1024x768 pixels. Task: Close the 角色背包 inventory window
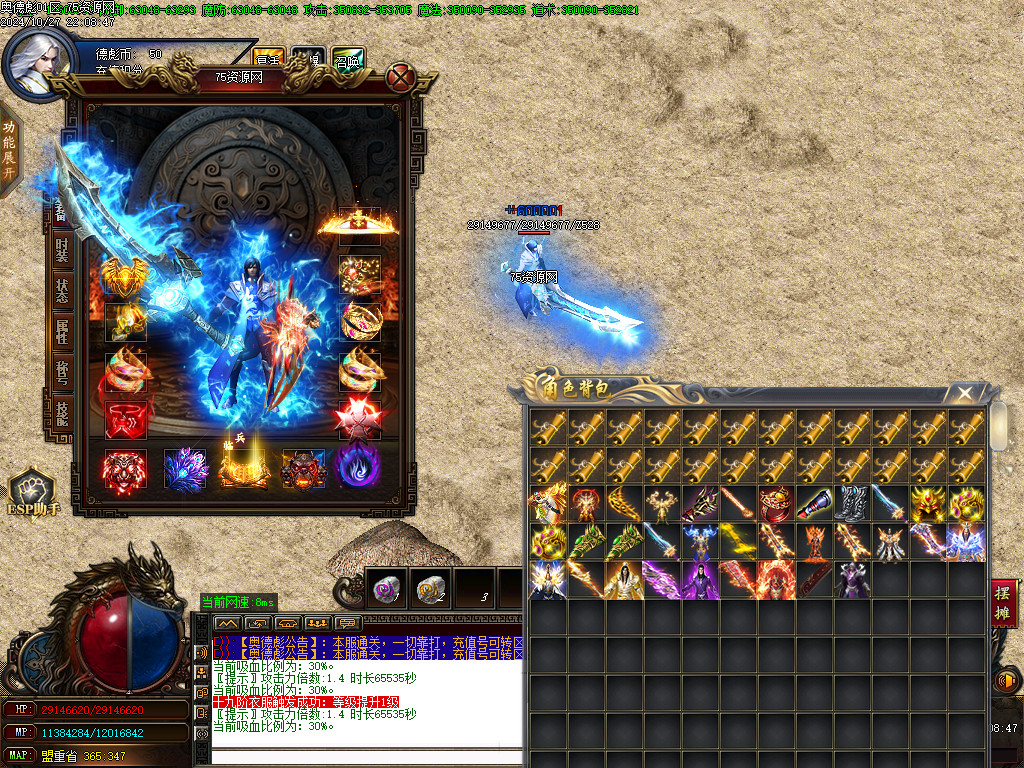964,393
